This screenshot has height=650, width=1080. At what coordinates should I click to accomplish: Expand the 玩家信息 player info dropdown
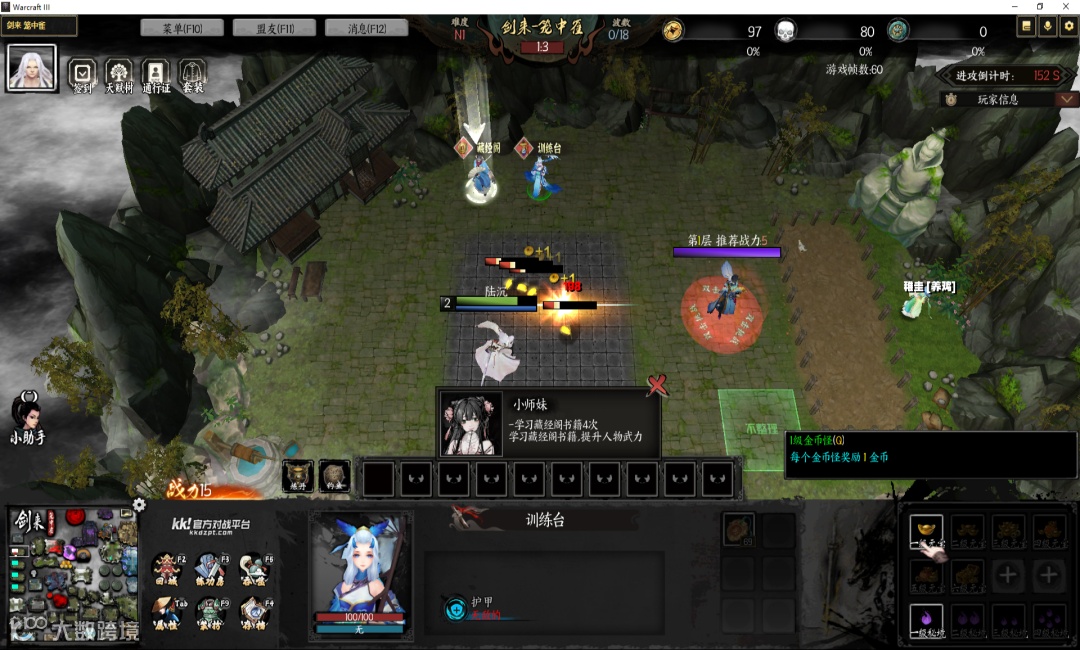(x=1067, y=99)
